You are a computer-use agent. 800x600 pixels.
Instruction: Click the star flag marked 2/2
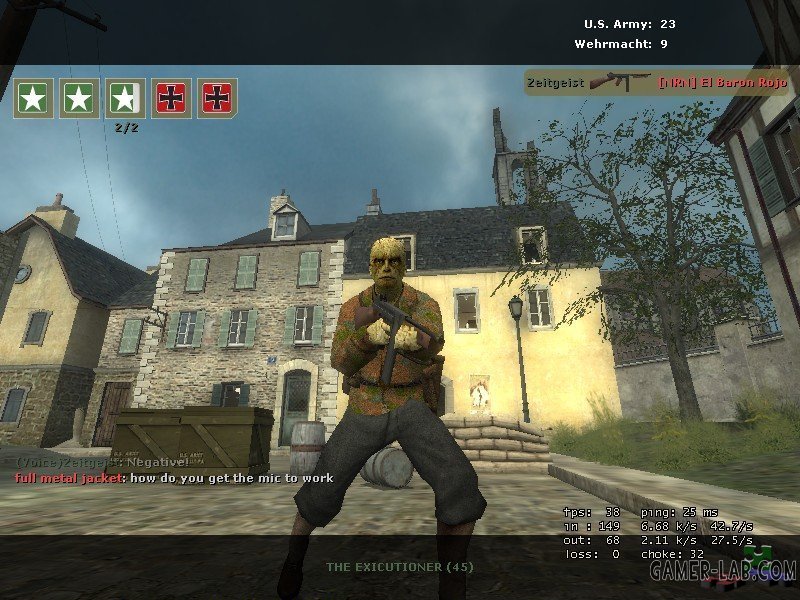point(125,98)
